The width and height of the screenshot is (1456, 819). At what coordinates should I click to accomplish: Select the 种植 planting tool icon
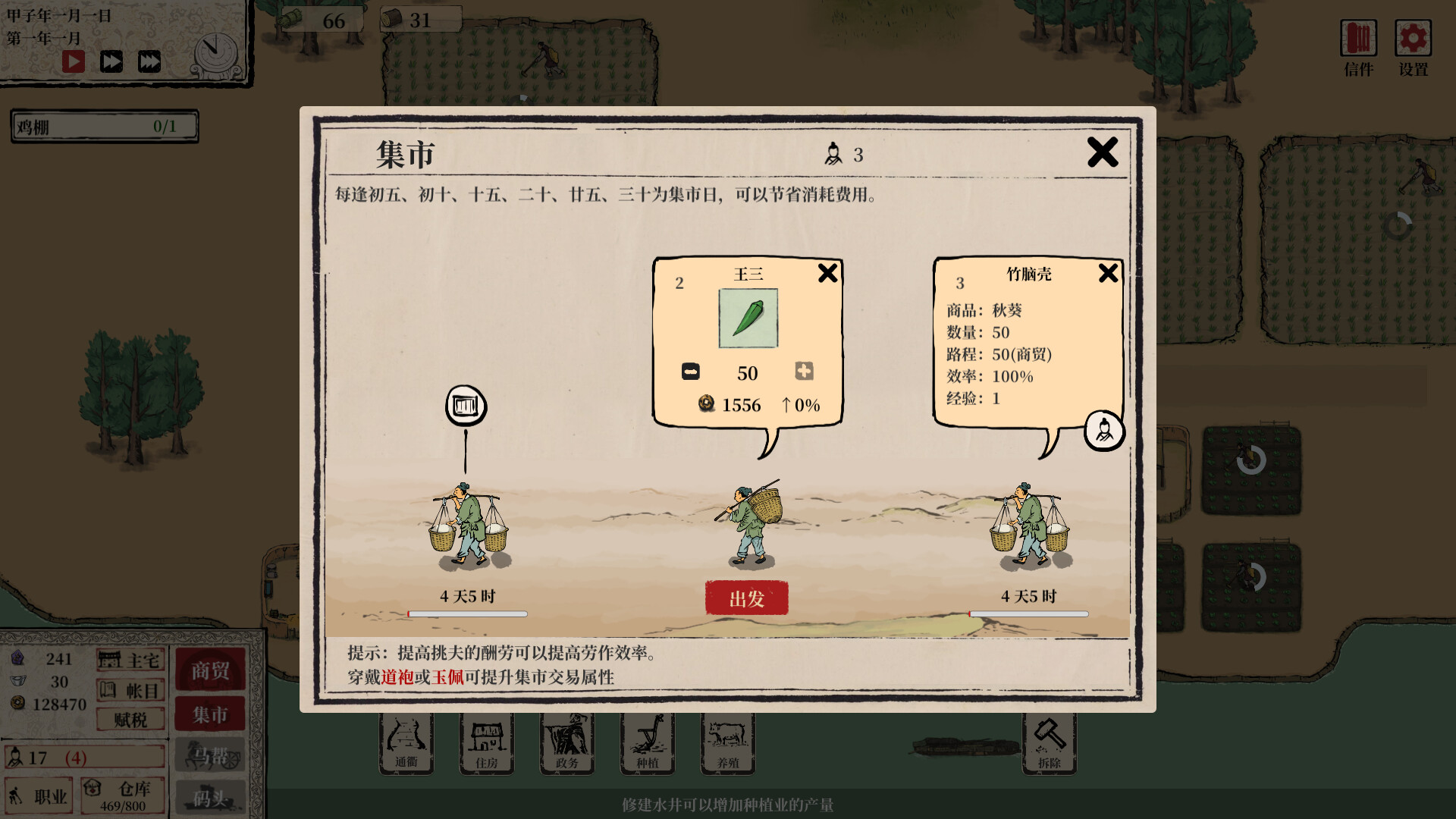tap(647, 742)
